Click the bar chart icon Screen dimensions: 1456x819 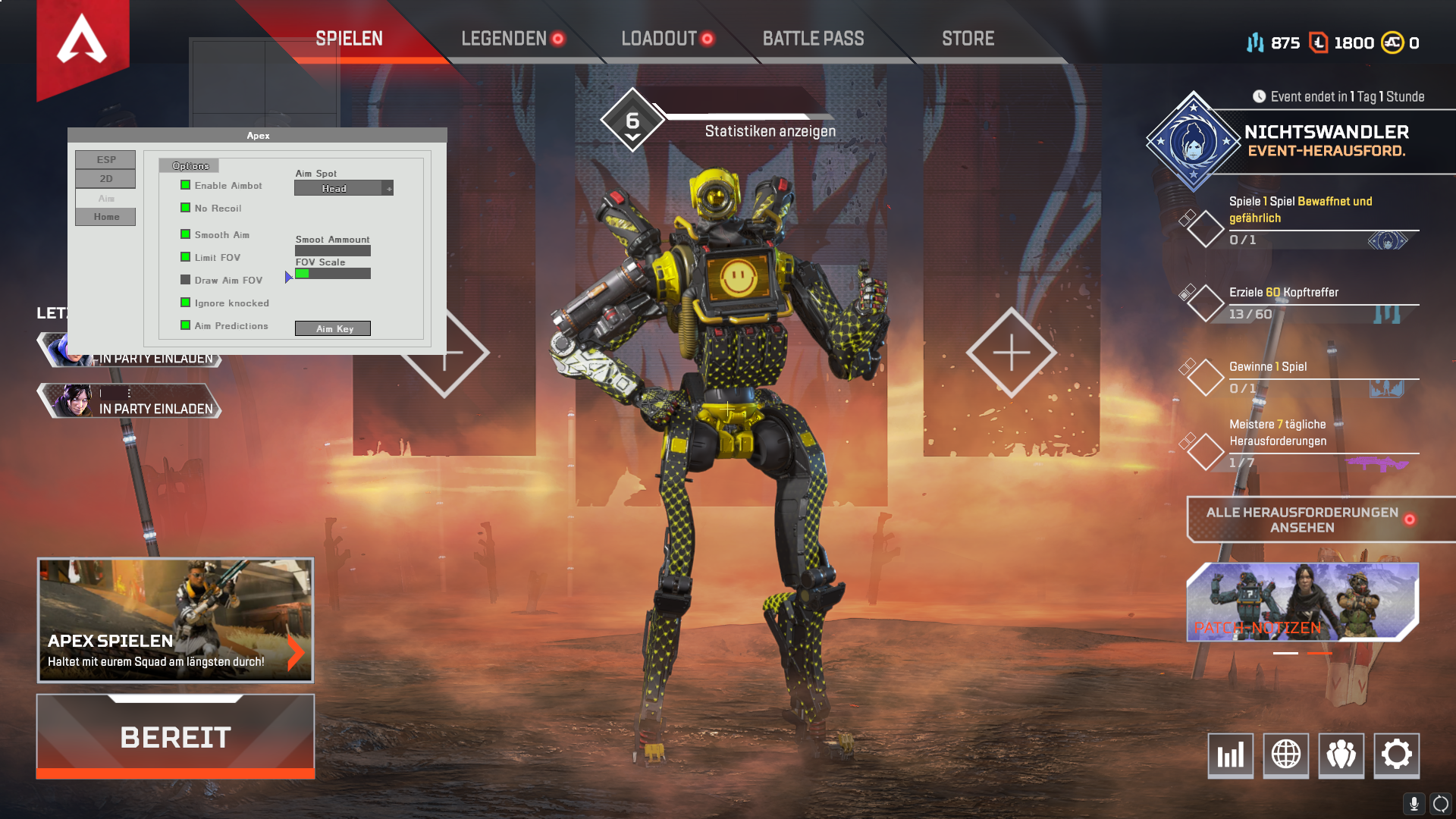point(1230,755)
